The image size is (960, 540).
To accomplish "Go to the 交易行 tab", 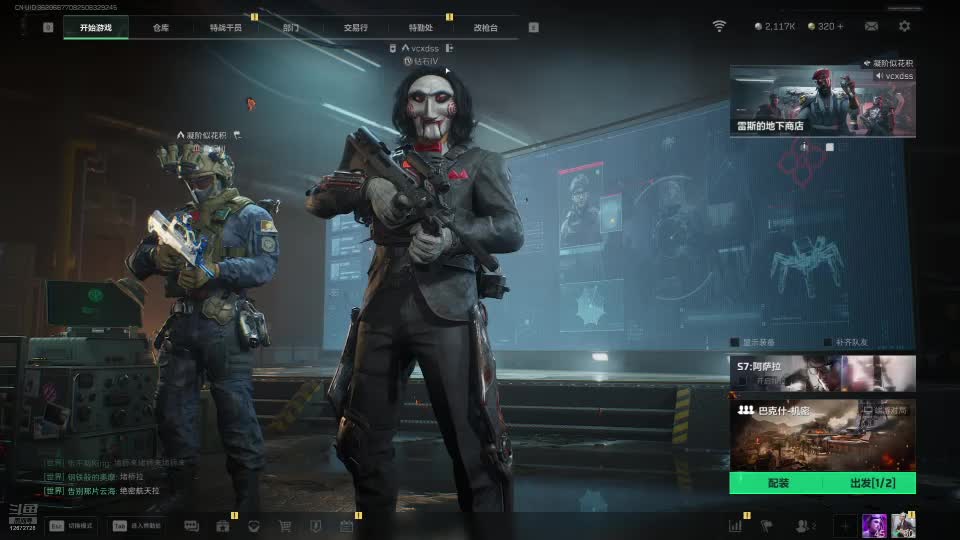I will pos(355,28).
